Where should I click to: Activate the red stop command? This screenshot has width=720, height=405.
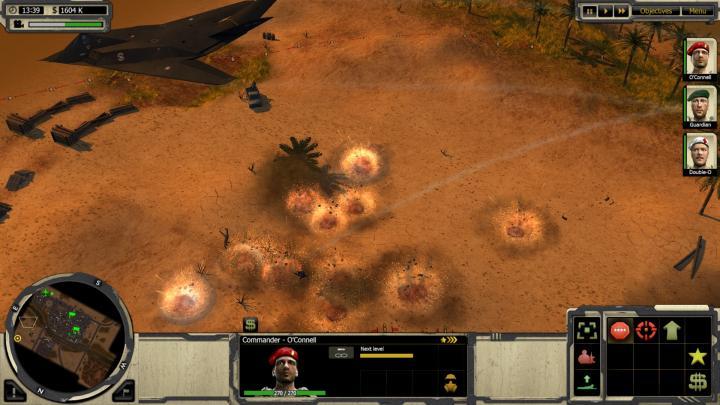(x=620, y=330)
